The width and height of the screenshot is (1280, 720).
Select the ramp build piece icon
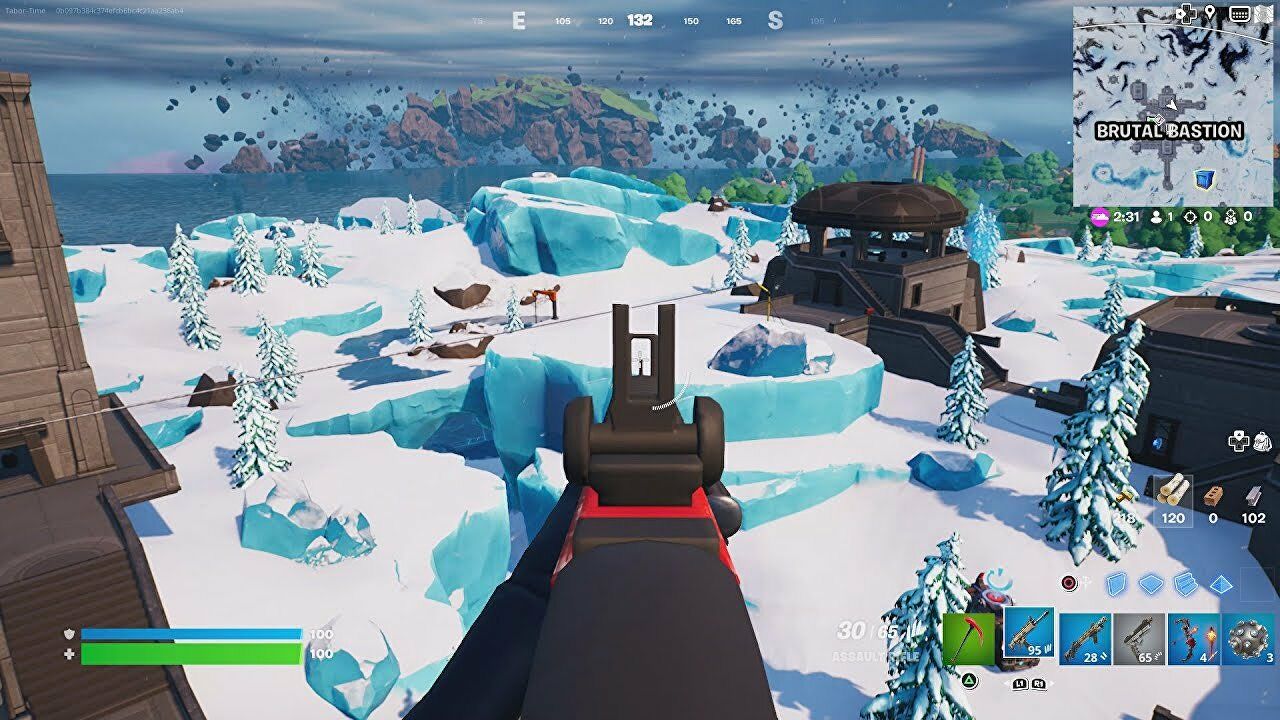coord(1185,582)
